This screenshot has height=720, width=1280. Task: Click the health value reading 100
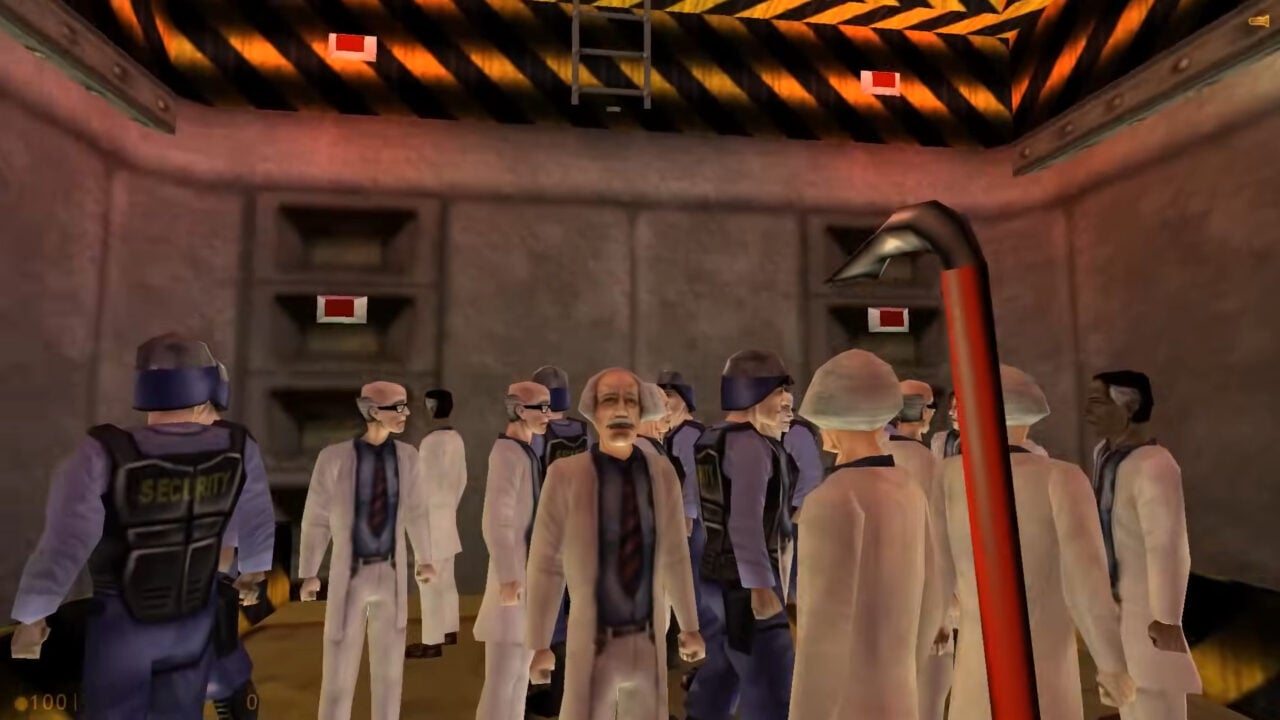point(46,703)
